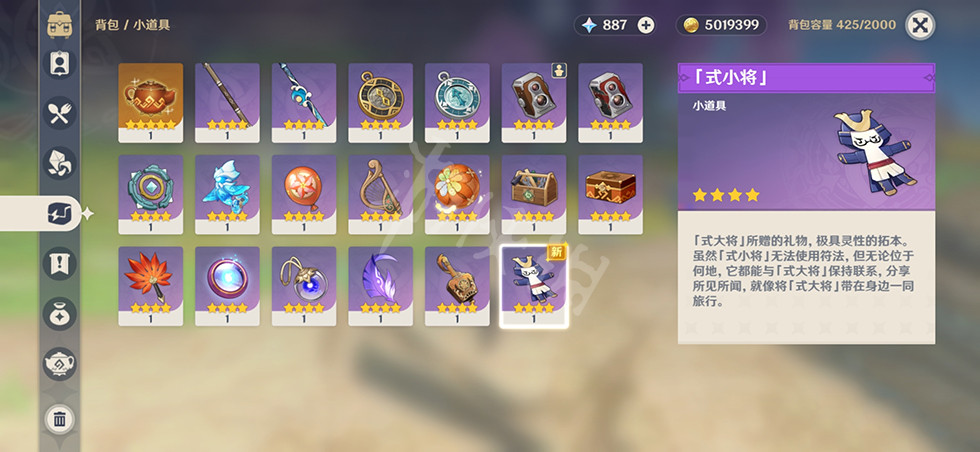
Task: Select the golden teapot gadget
Action: [151, 96]
